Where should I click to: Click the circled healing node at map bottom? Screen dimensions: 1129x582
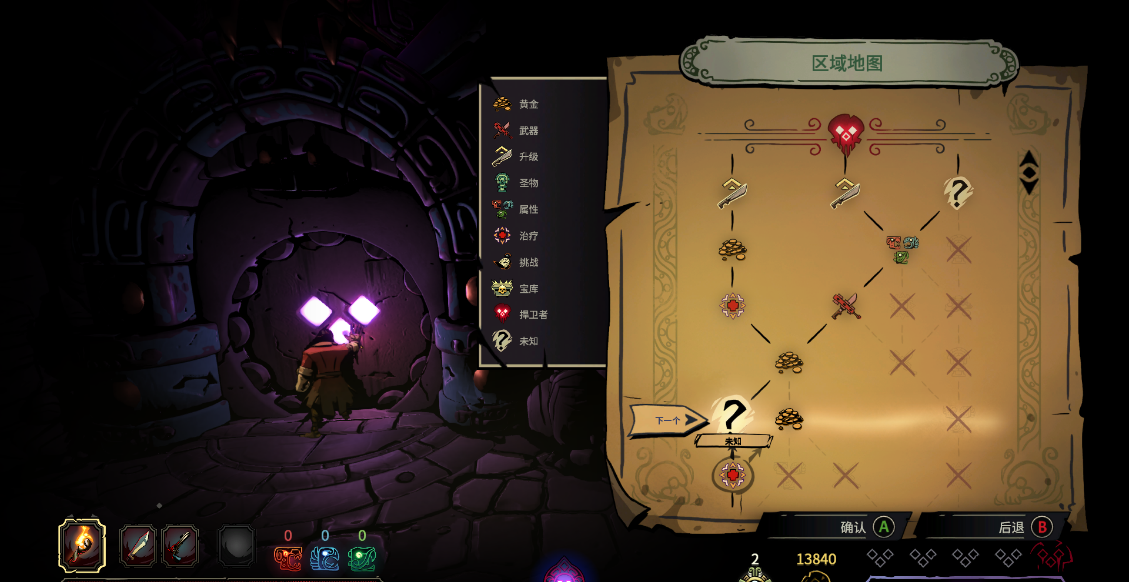tap(733, 475)
